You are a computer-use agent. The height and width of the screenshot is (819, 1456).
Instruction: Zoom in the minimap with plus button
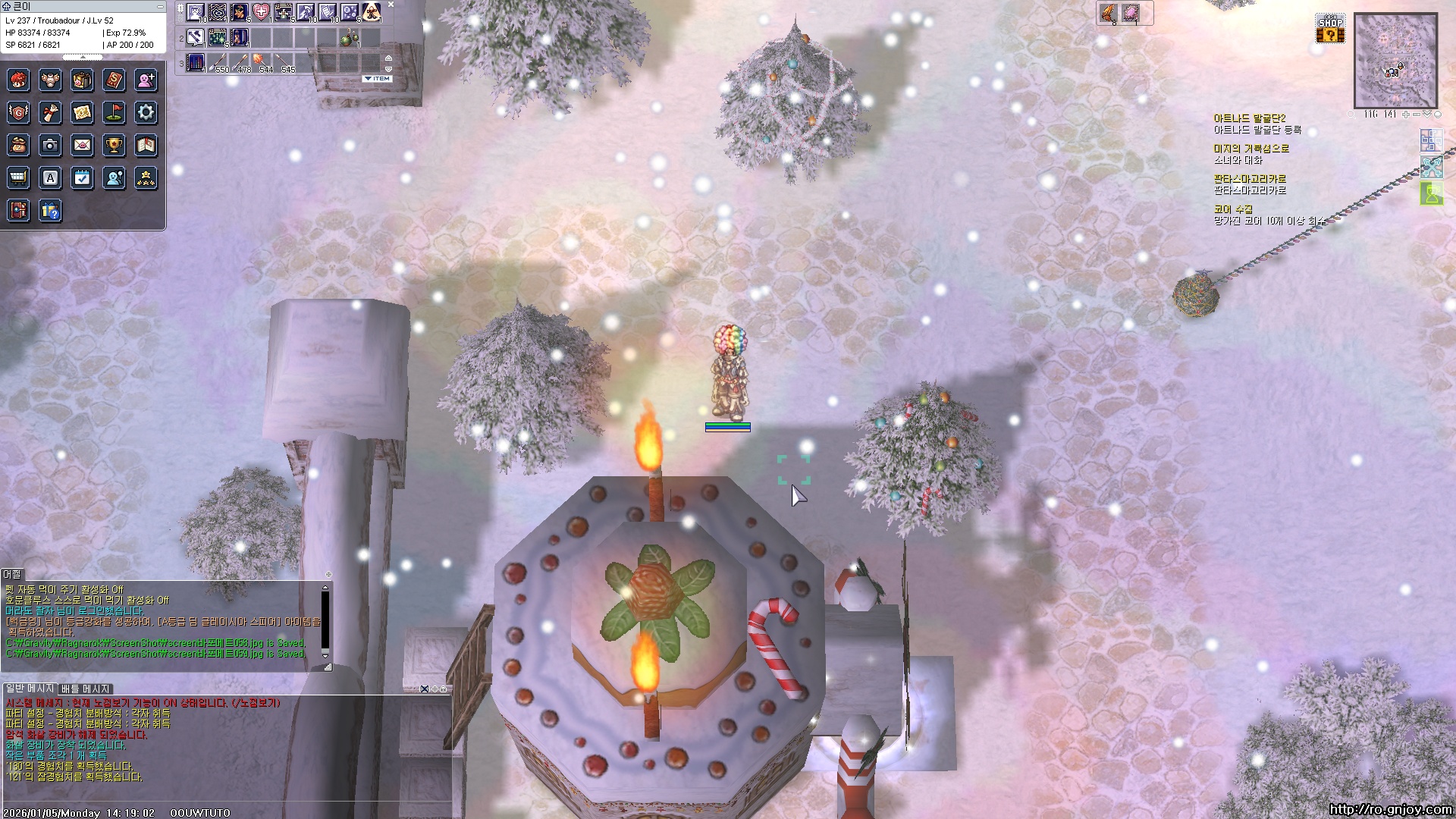click(1405, 115)
